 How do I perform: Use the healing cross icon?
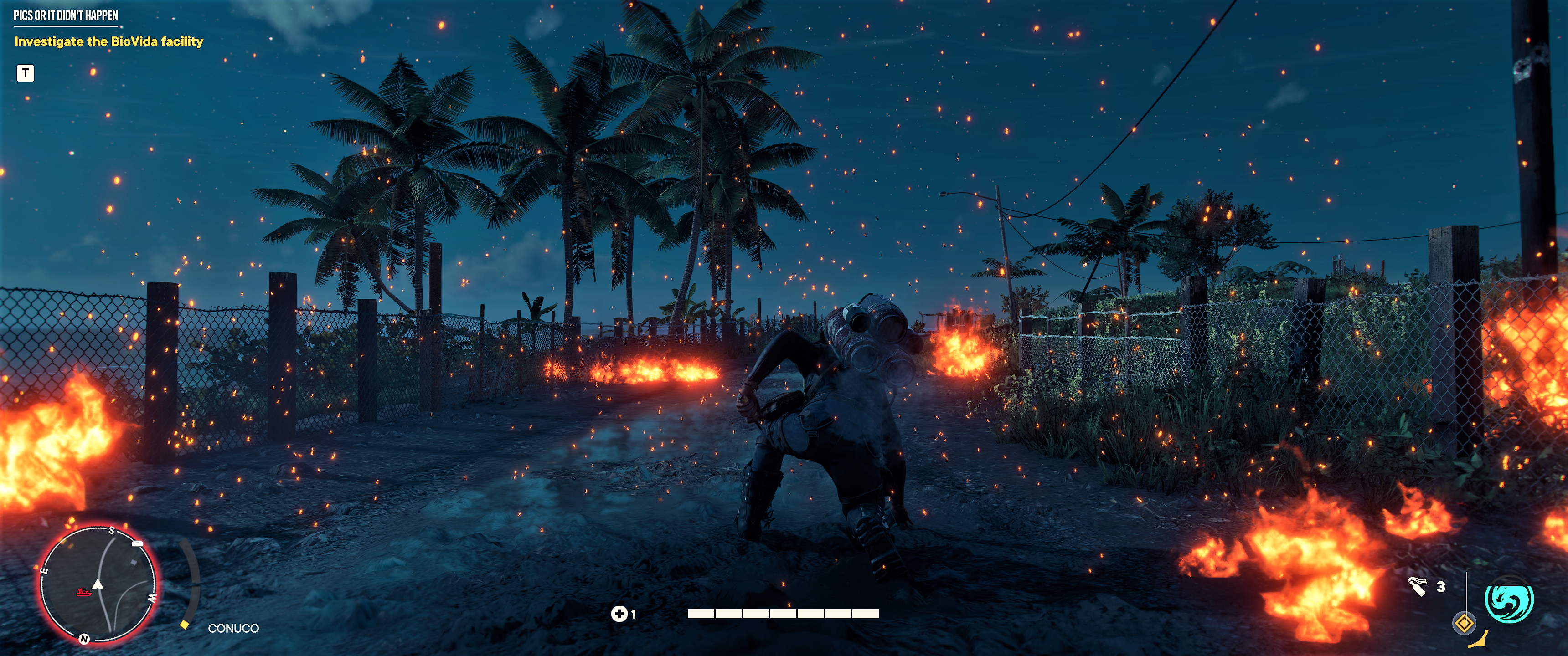pos(619,613)
